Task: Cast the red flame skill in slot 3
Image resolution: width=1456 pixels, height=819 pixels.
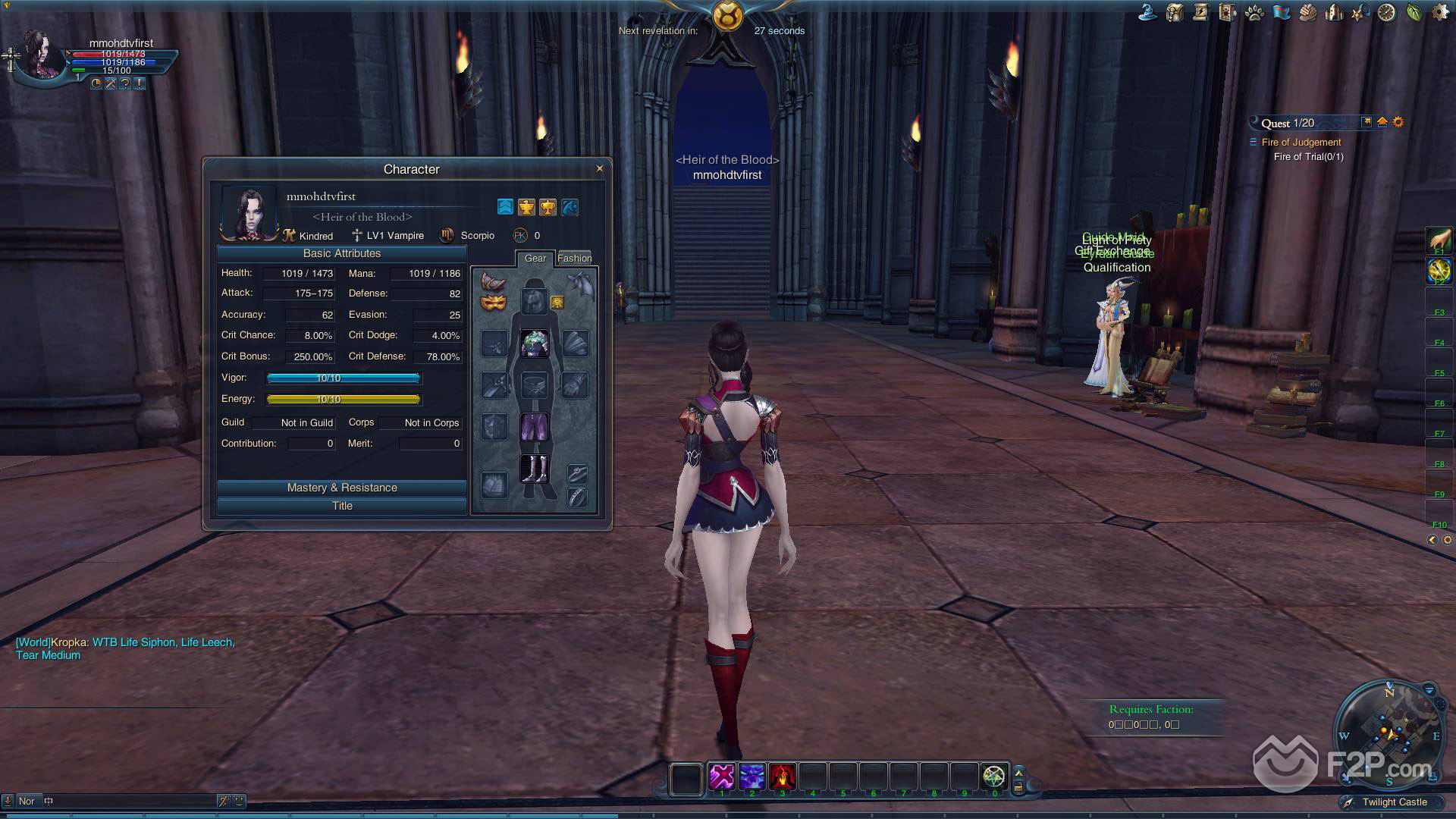Action: [782, 777]
